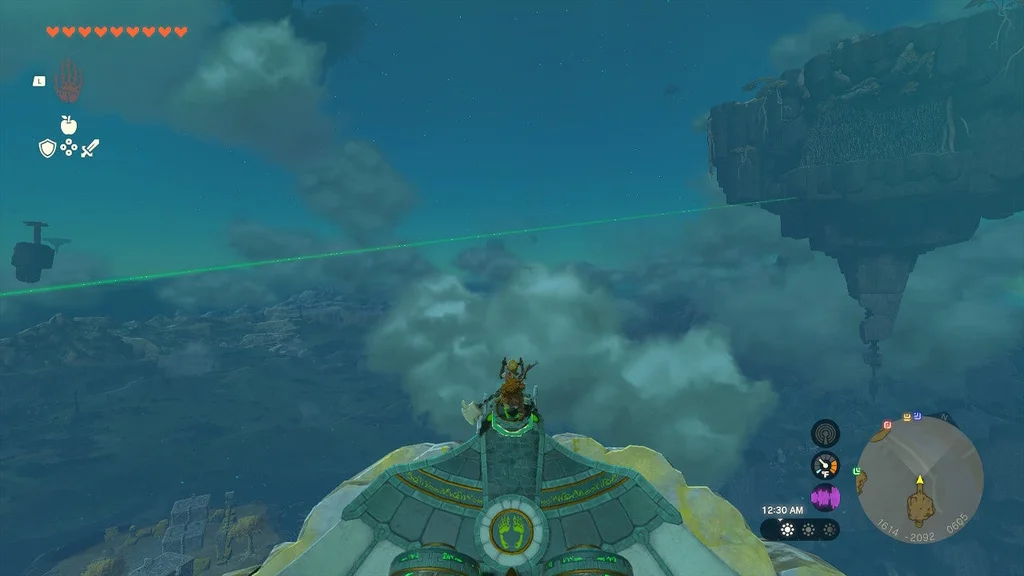The width and height of the screenshot is (1024, 576).
Task: Click the green marker on the minimap edge
Action: click(858, 470)
